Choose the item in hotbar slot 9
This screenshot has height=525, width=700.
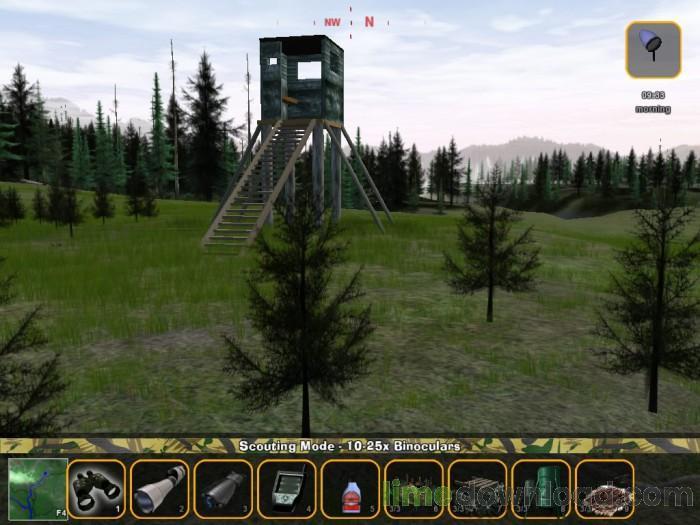point(604,489)
